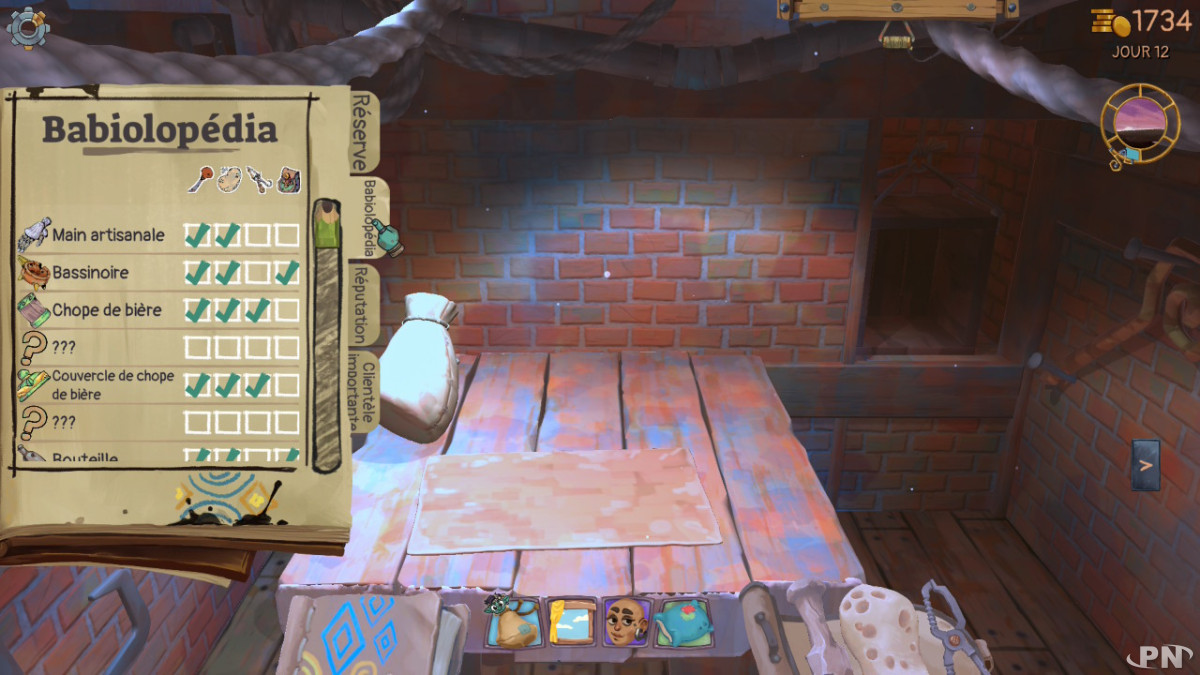
Task: Select the Babiolopédia tab
Action: [370, 217]
